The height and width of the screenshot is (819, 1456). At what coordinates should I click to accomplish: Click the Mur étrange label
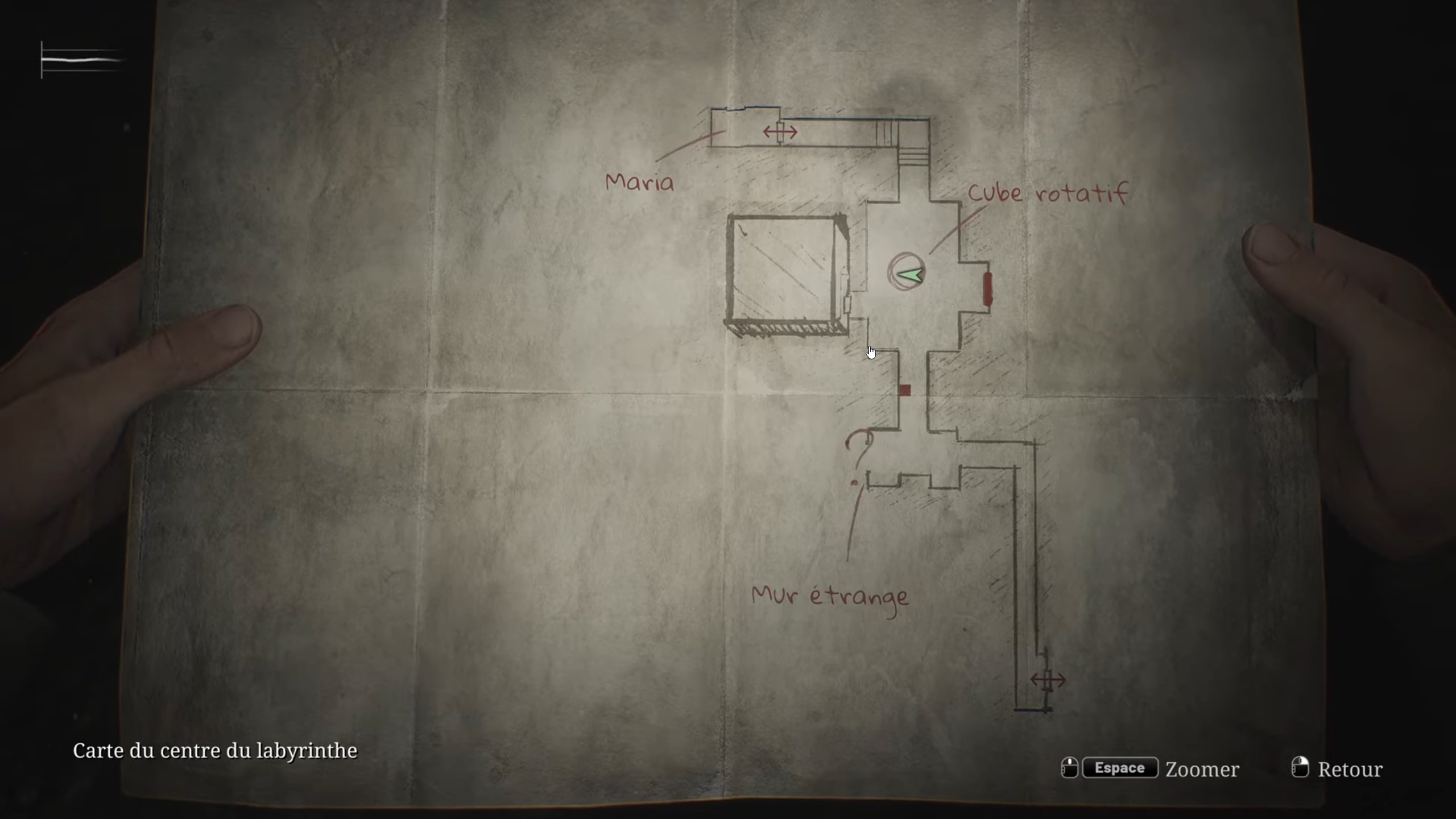[x=829, y=596]
